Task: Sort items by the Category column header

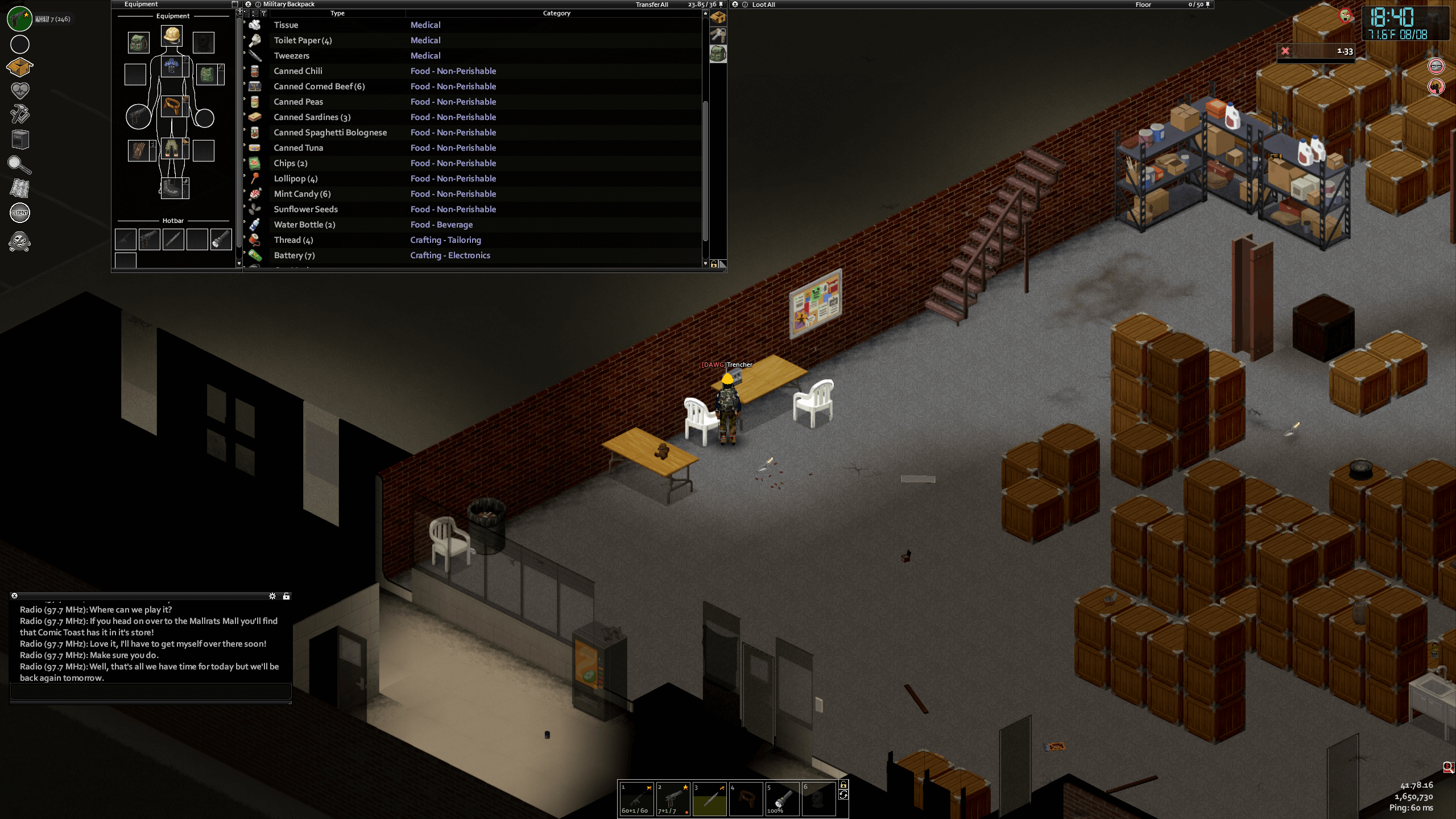Action: point(556,13)
